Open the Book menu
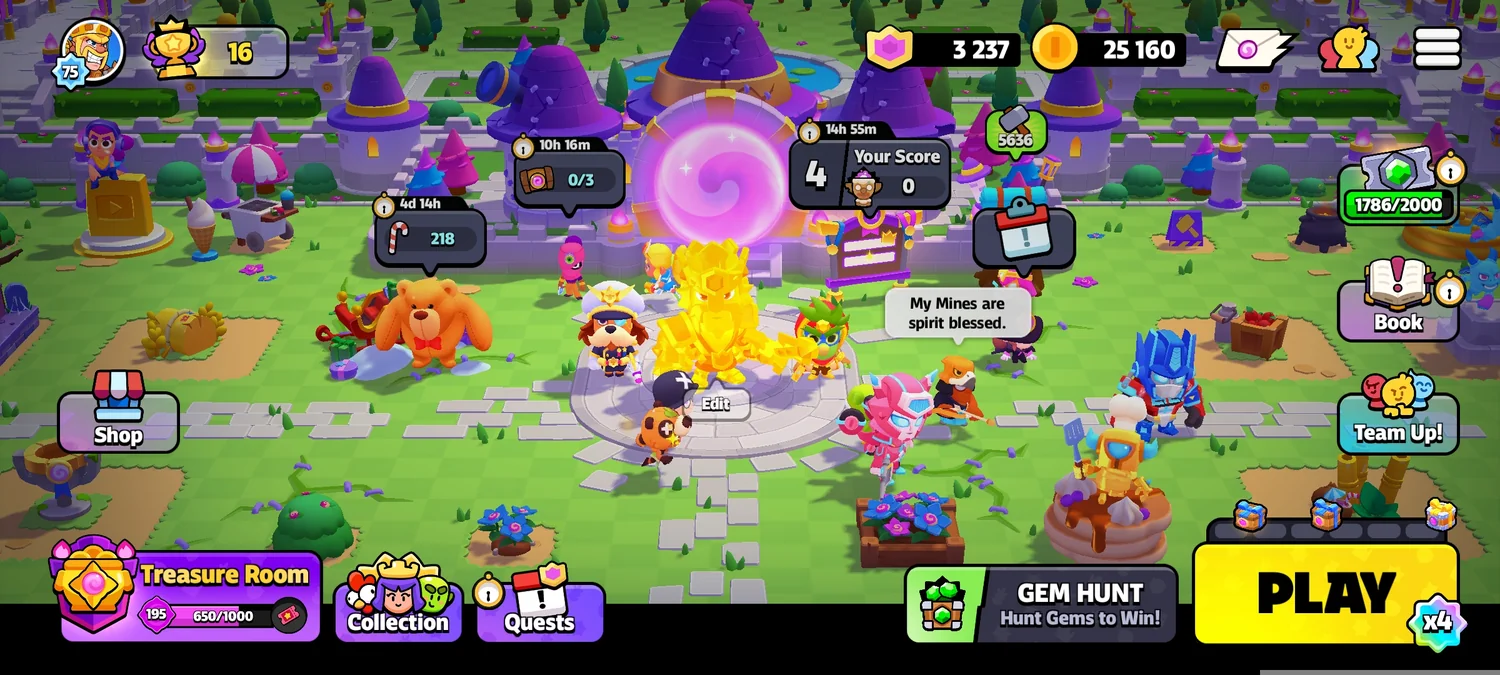1500x675 pixels. coord(1397,310)
